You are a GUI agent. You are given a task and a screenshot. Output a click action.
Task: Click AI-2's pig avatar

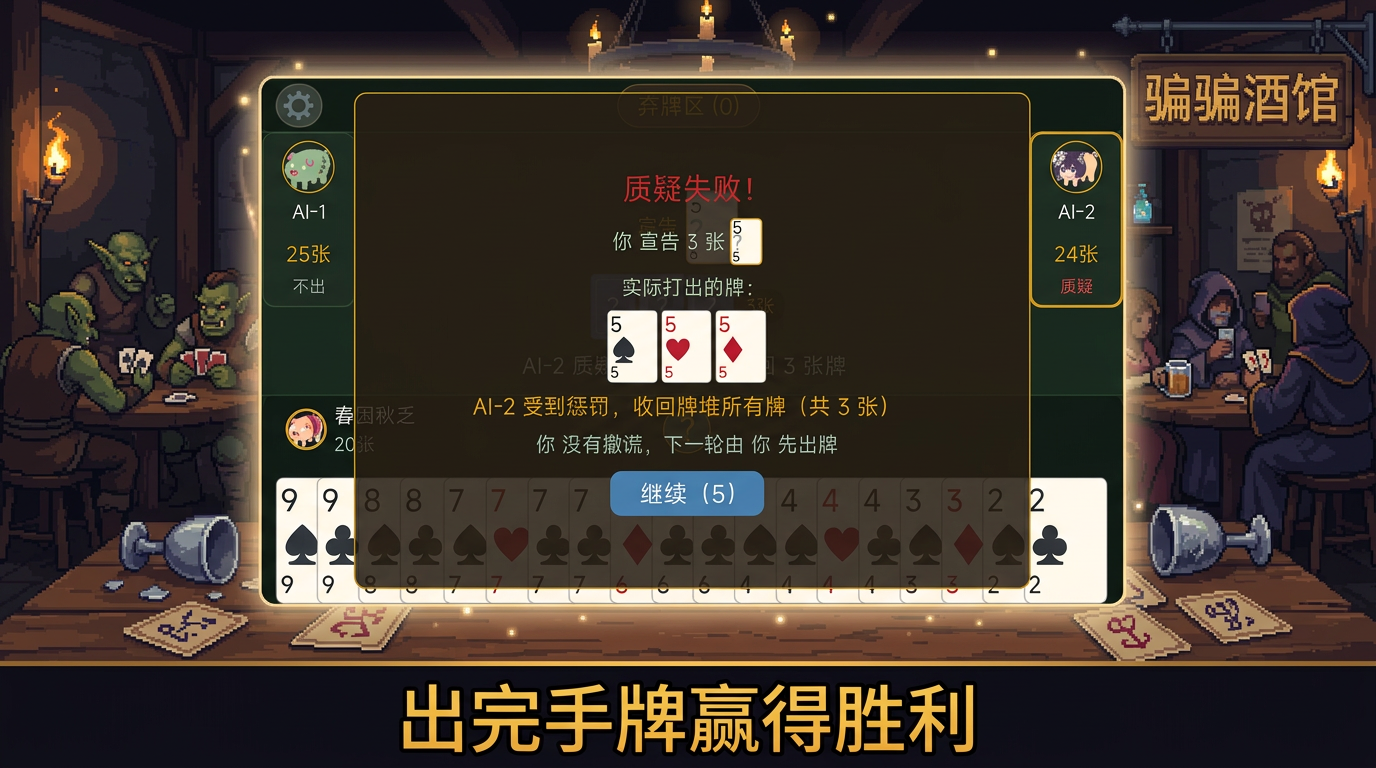coord(1076,170)
